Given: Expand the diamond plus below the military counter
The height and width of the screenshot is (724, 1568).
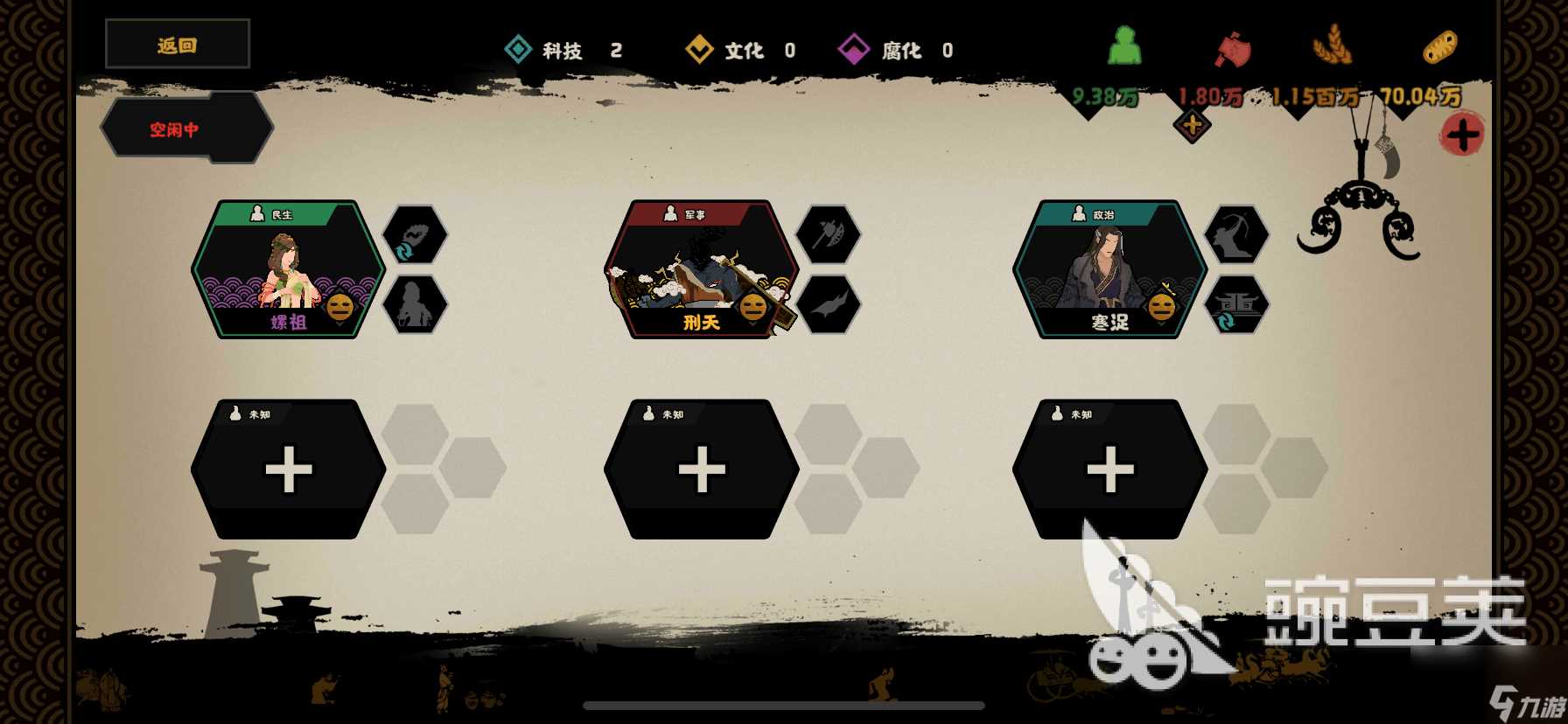Looking at the screenshot, I should click(x=1191, y=125).
